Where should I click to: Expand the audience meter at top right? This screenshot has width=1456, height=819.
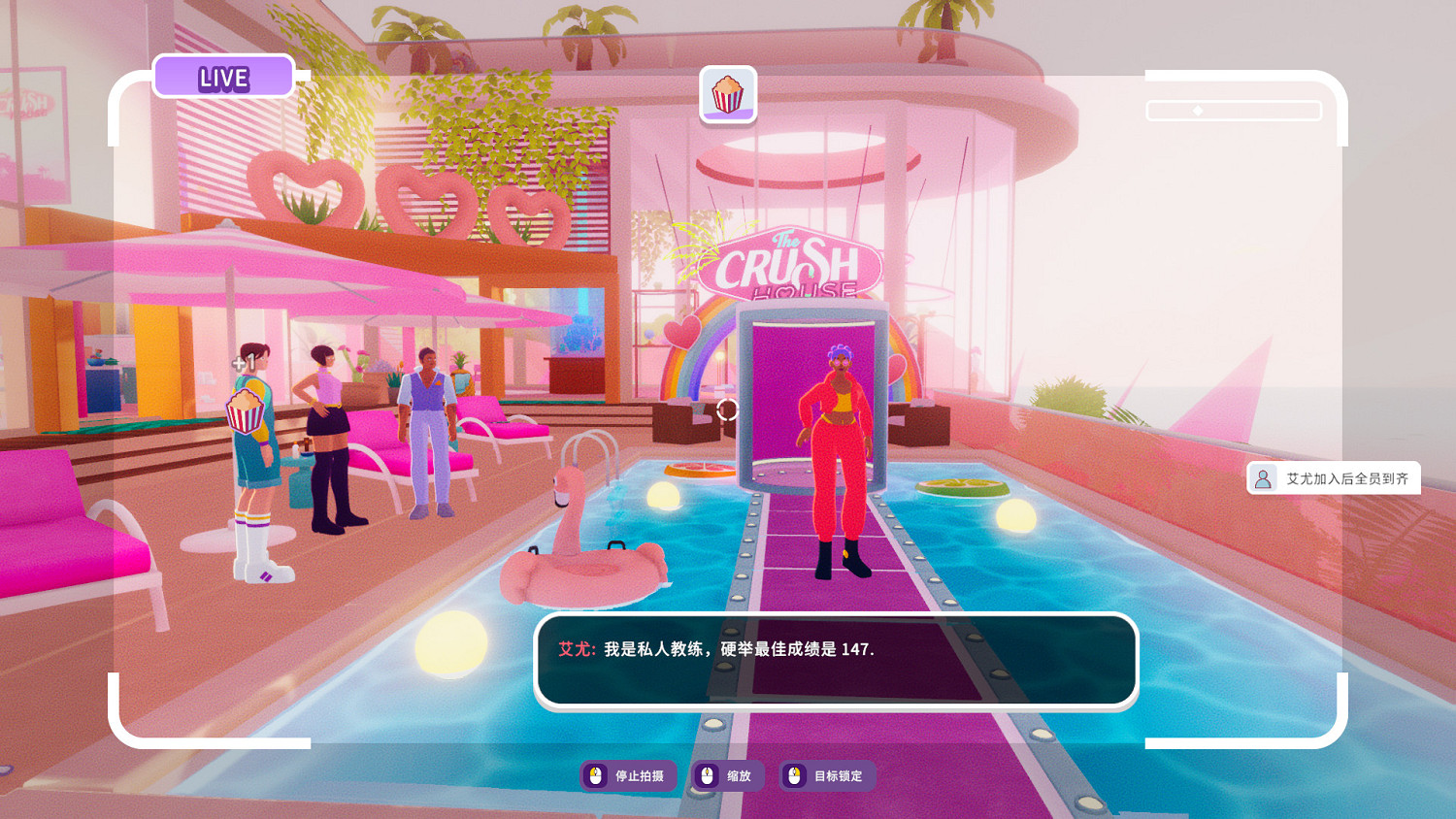(x=1234, y=110)
